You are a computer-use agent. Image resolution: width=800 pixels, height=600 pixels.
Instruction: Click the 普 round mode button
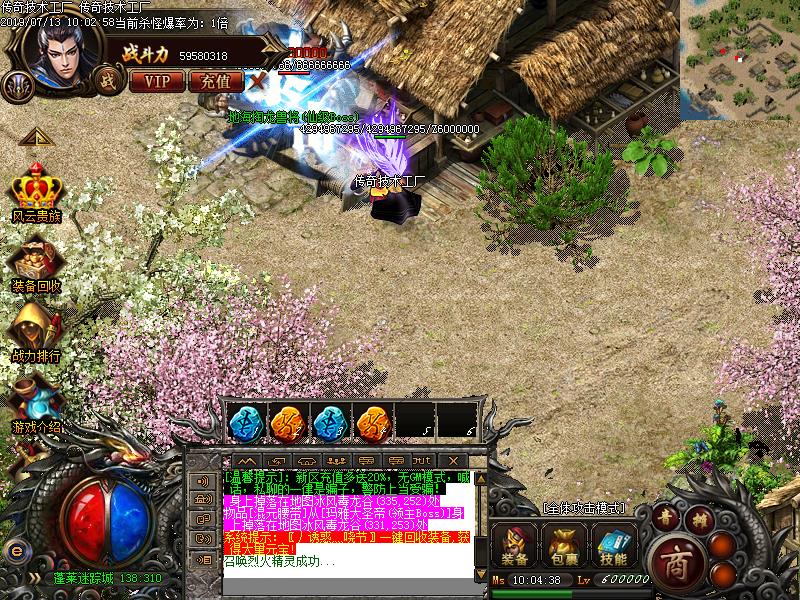click(667, 517)
